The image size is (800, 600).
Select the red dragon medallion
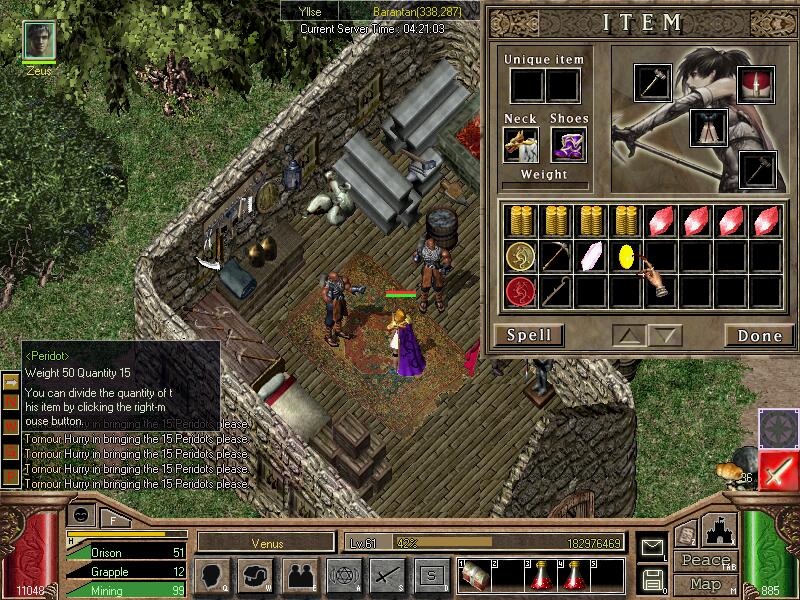520,292
